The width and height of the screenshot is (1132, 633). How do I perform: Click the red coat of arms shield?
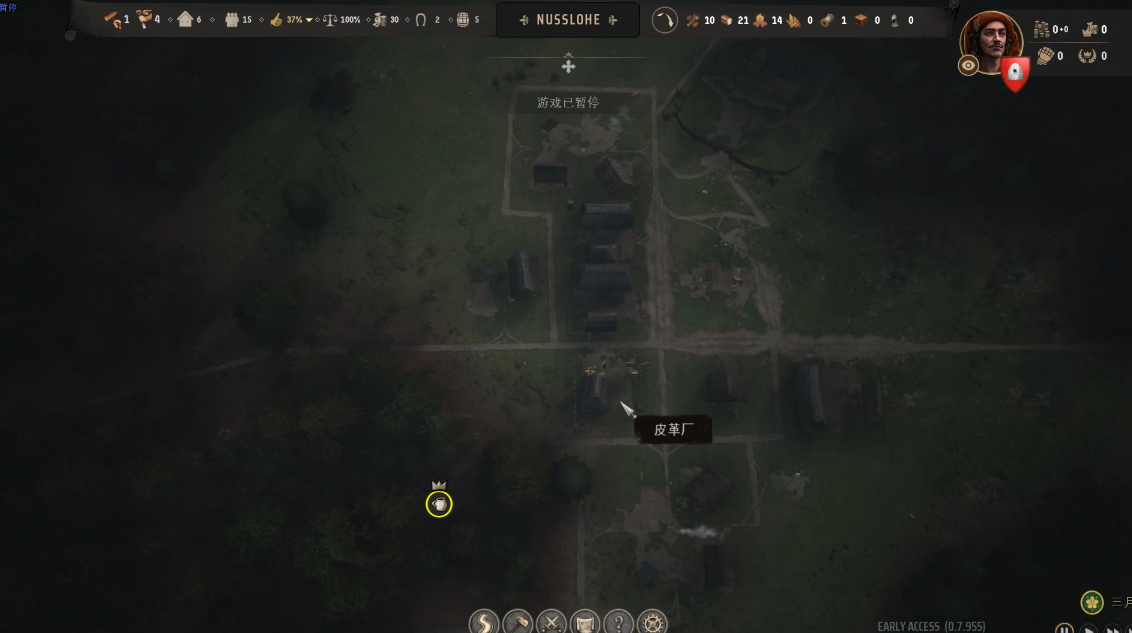1015,73
